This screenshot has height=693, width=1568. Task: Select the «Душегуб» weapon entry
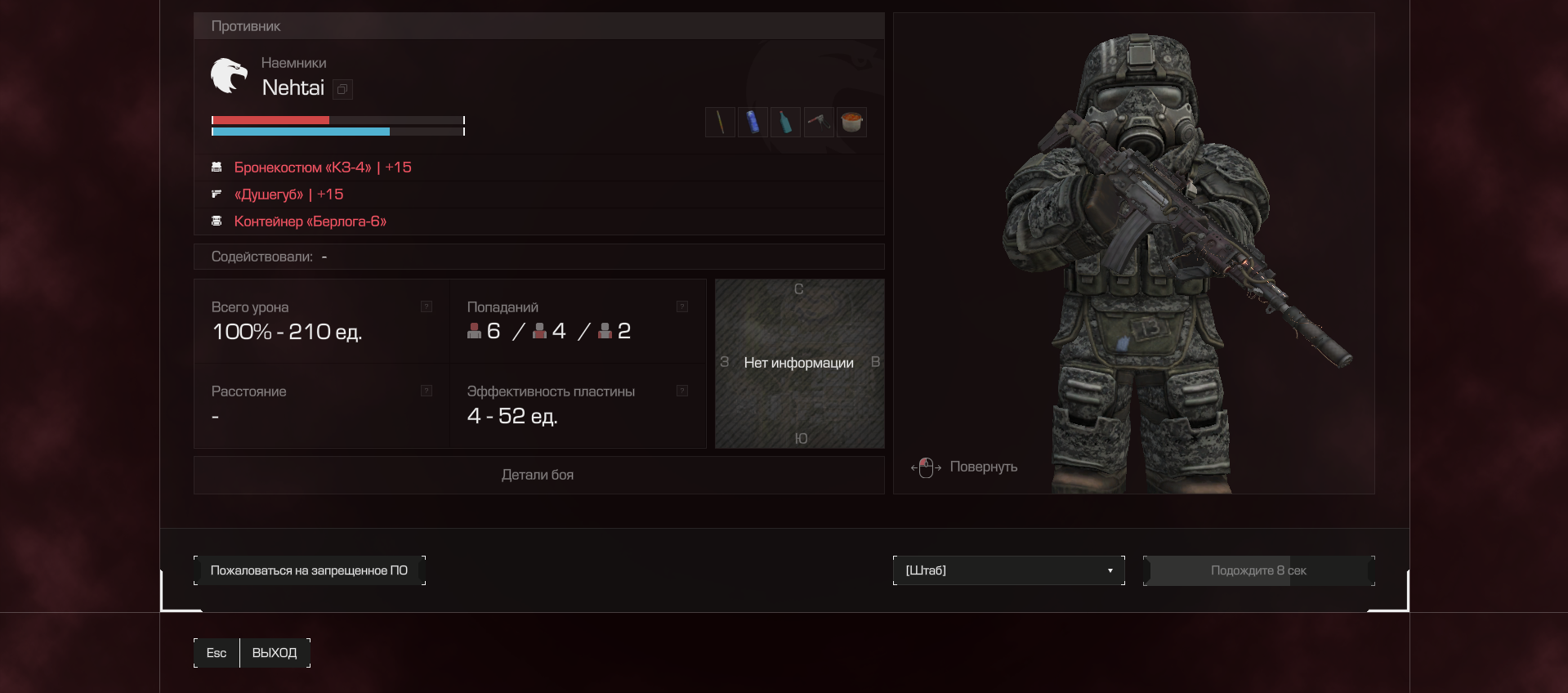(x=288, y=194)
